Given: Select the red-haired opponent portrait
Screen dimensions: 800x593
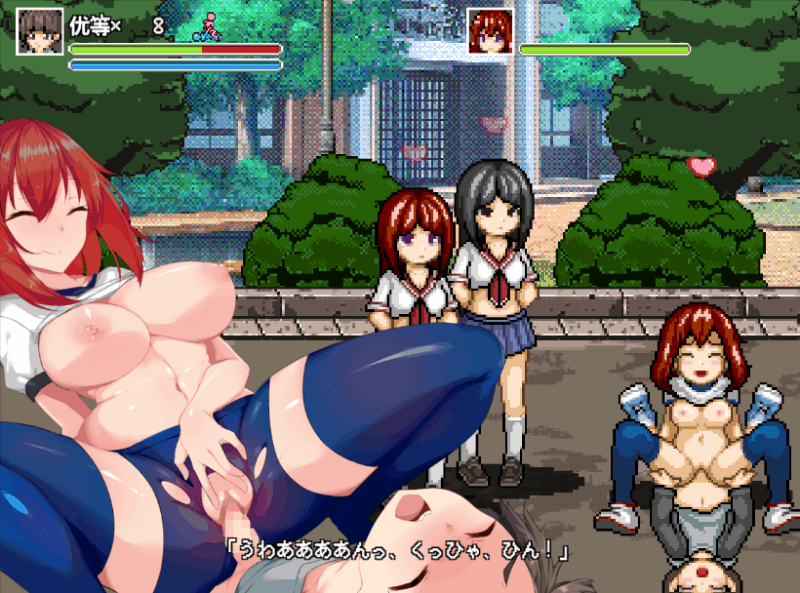Looking at the screenshot, I should tap(490, 31).
